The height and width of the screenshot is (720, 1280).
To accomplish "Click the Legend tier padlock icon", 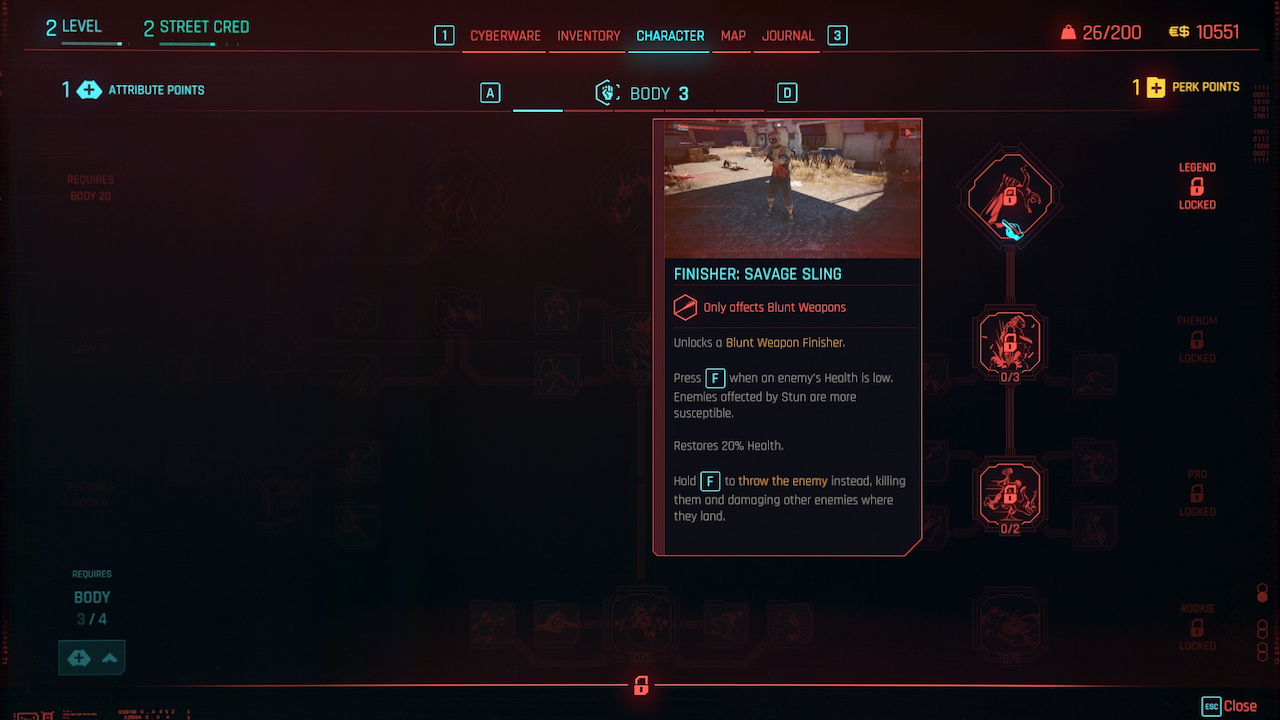I will click(1196, 187).
